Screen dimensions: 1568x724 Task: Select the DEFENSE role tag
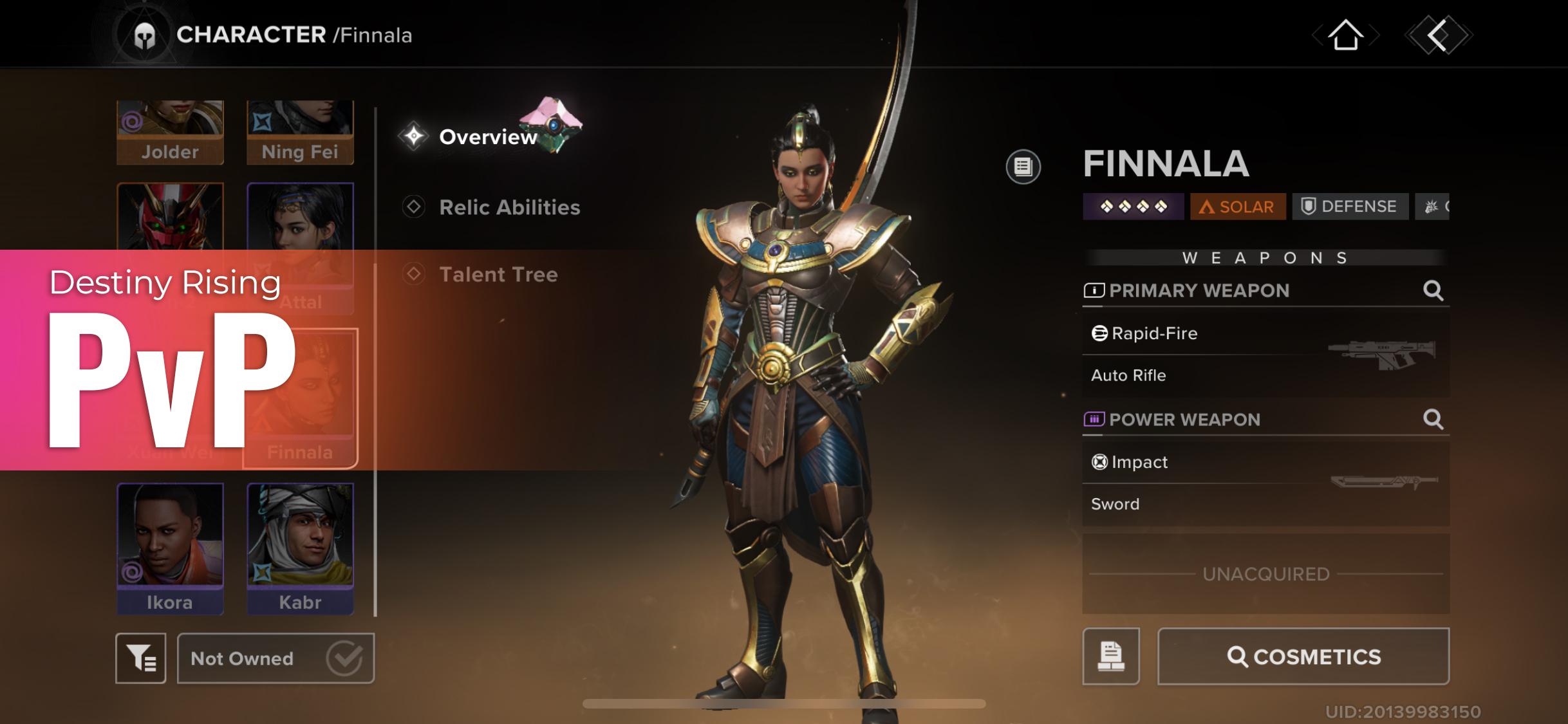point(1349,206)
